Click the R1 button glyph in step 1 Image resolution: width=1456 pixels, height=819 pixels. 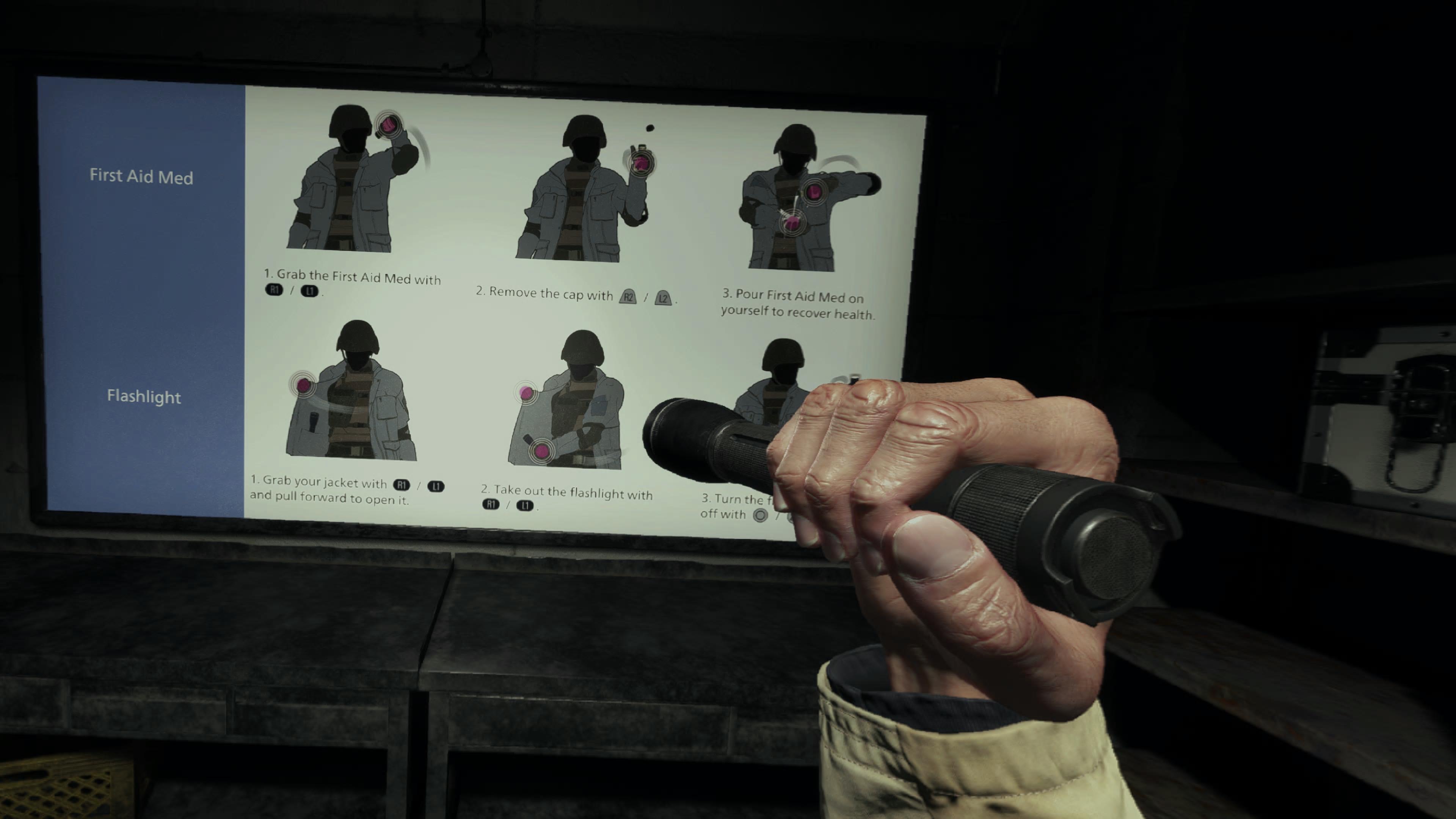tap(275, 290)
